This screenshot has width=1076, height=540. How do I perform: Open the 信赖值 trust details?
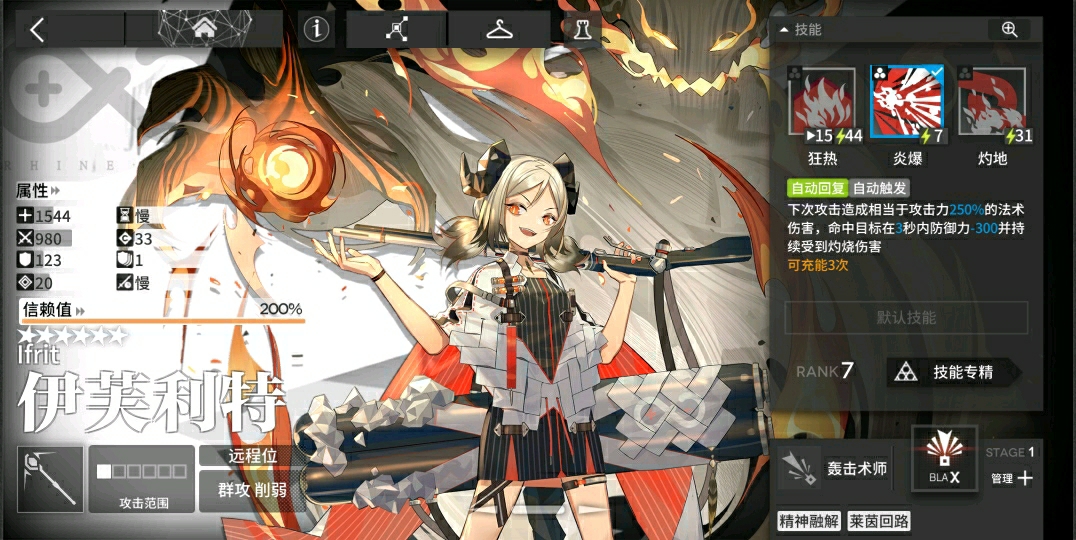[x=54, y=310]
